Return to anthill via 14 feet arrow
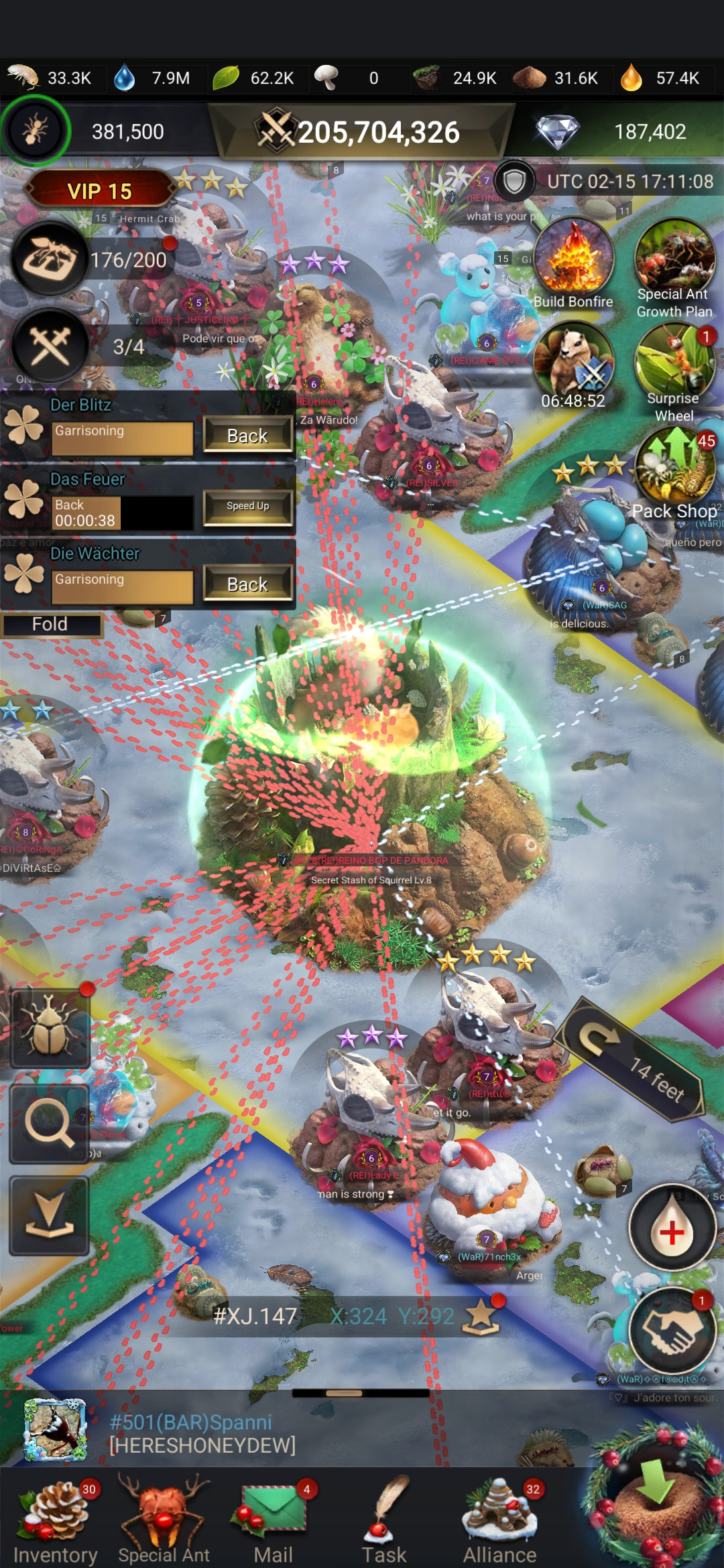The width and height of the screenshot is (724, 1568). (x=629, y=1059)
